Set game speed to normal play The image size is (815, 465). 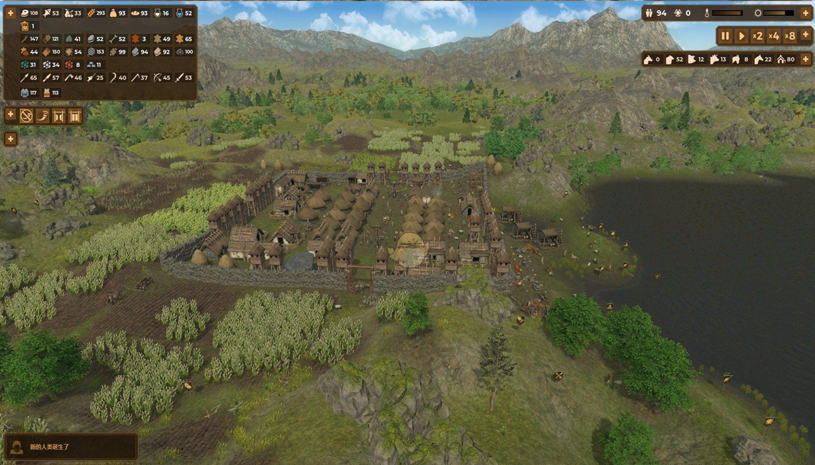click(x=741, y=36)
